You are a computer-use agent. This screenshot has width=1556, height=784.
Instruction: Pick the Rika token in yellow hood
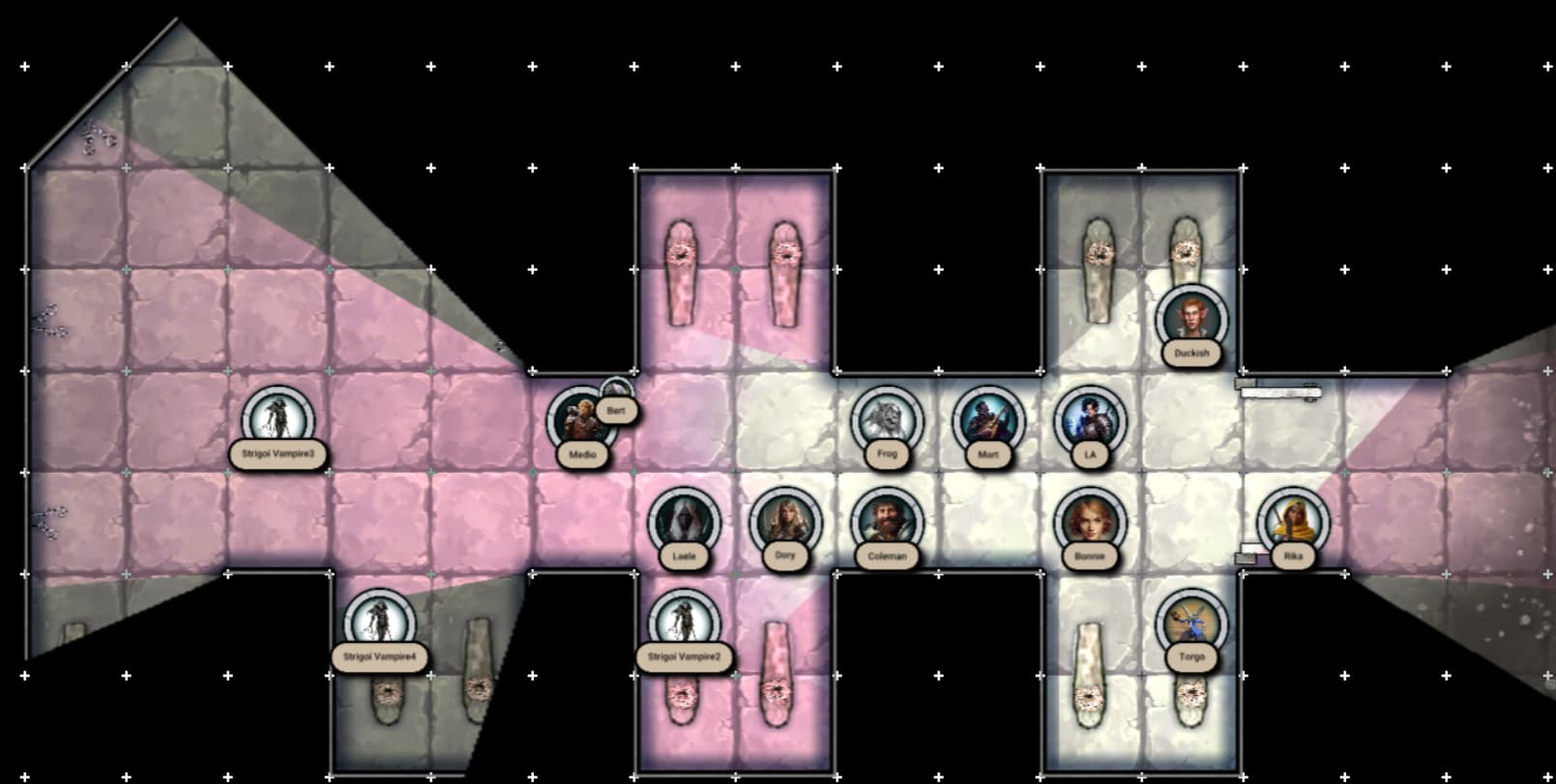click(1293, 522)
